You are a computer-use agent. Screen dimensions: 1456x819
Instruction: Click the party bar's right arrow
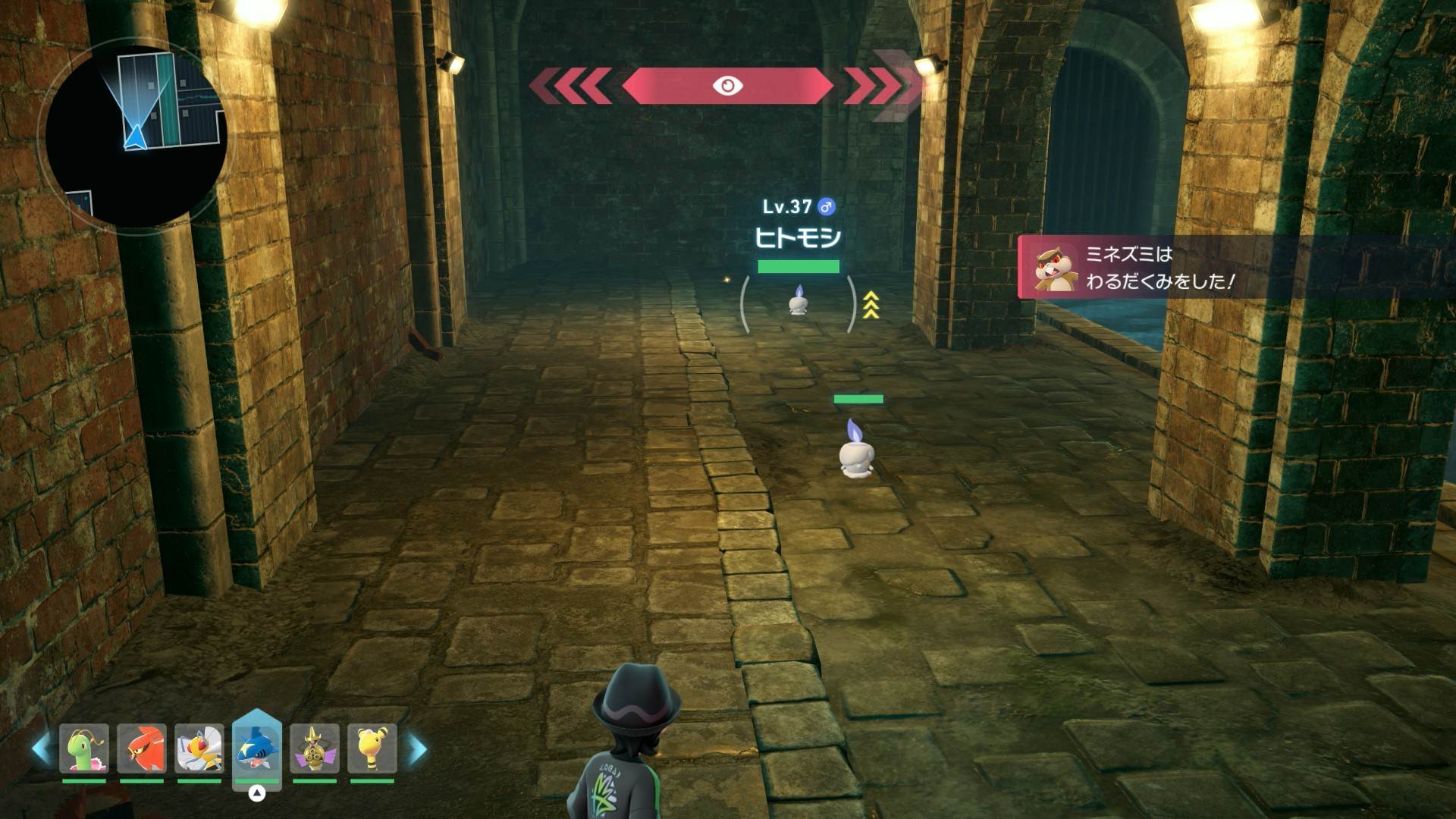click(x=417, y=749)
